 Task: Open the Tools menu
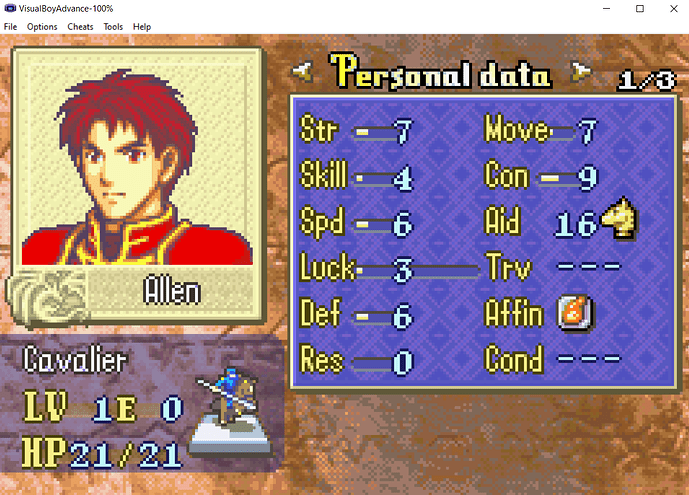point(113,26)
